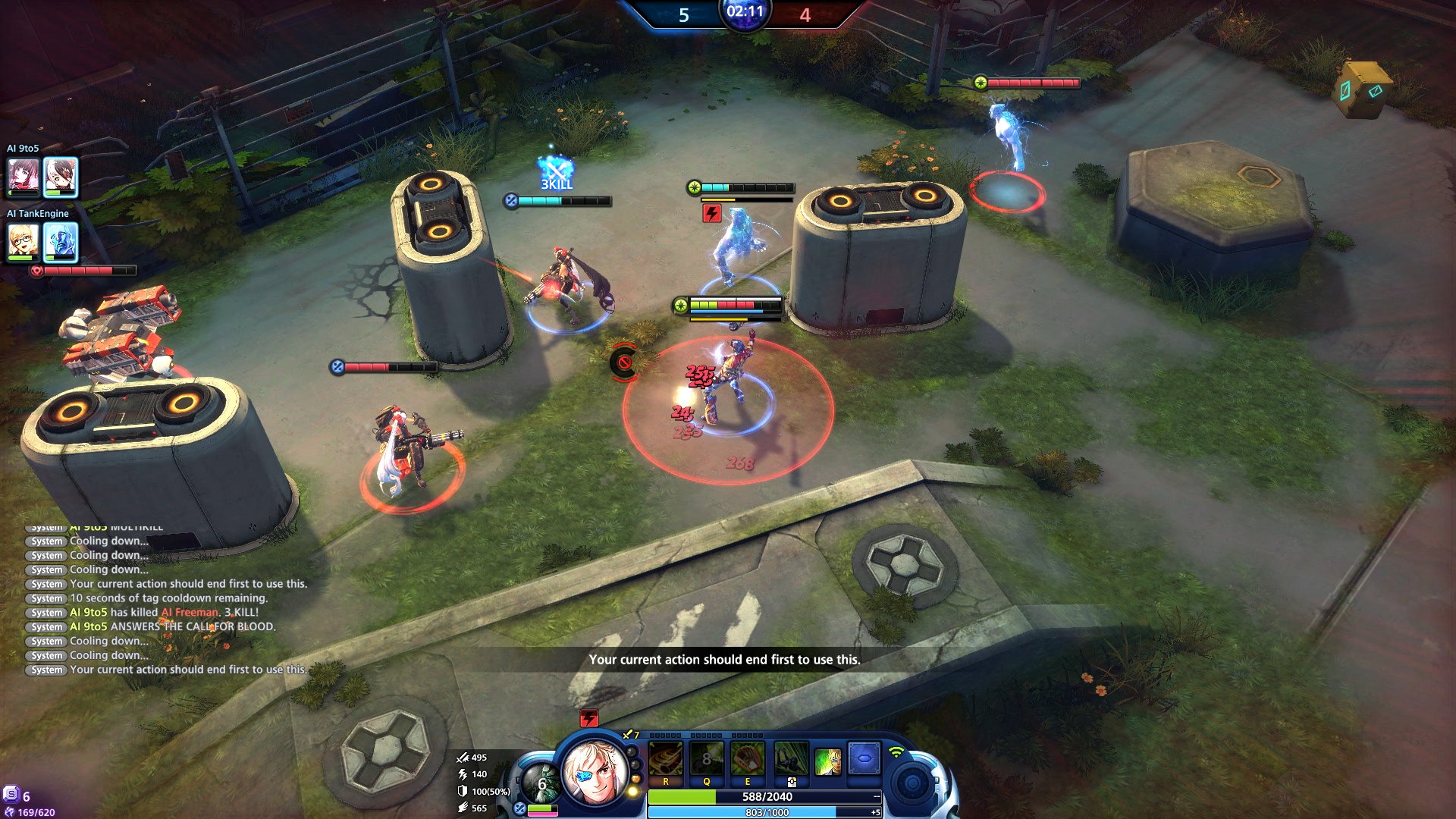1456x819 pixels.
Task: Activate the R skill with the whip icon
Action: 666,759
